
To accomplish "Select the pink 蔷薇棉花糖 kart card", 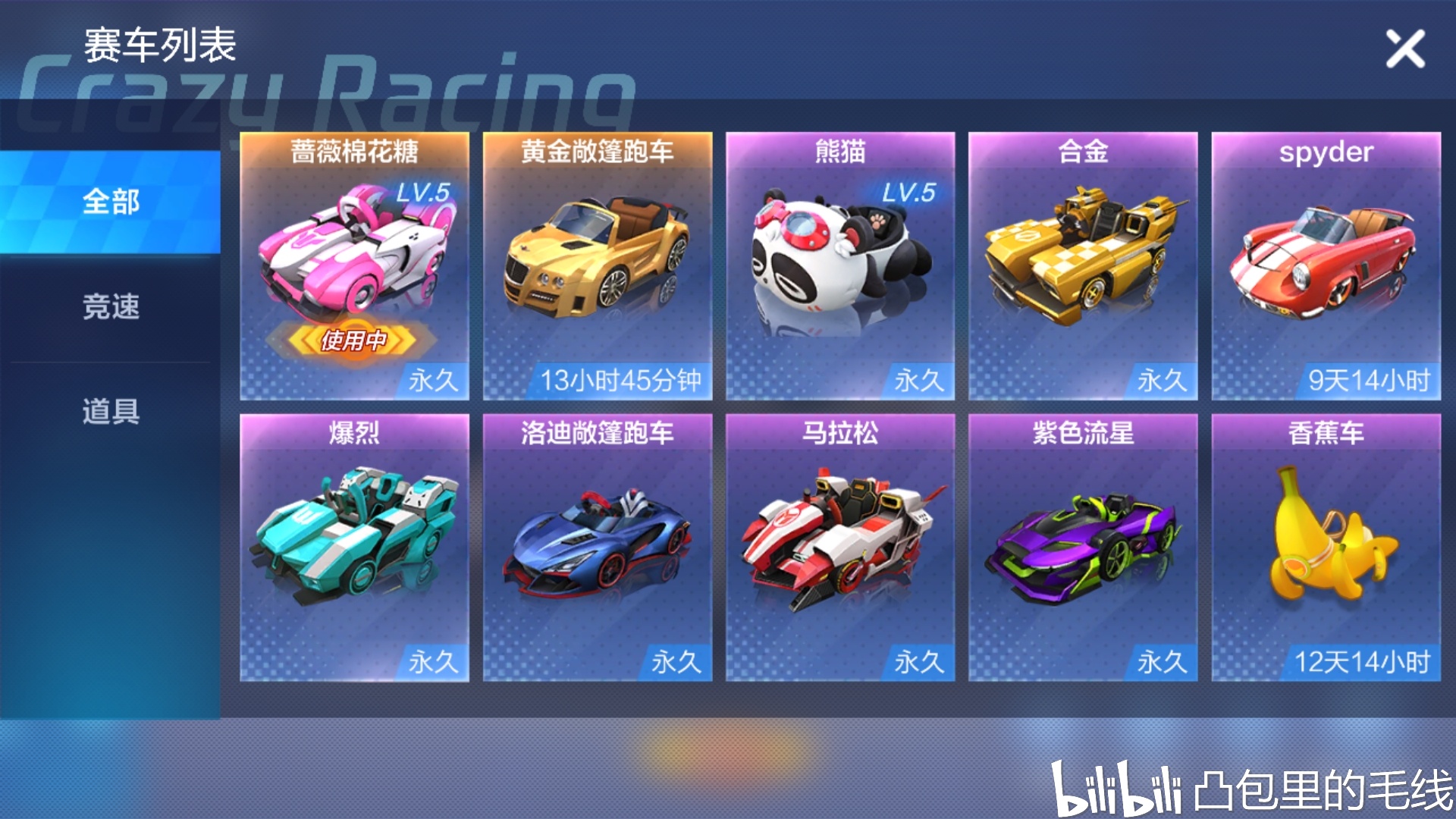I will click(354, 265).
